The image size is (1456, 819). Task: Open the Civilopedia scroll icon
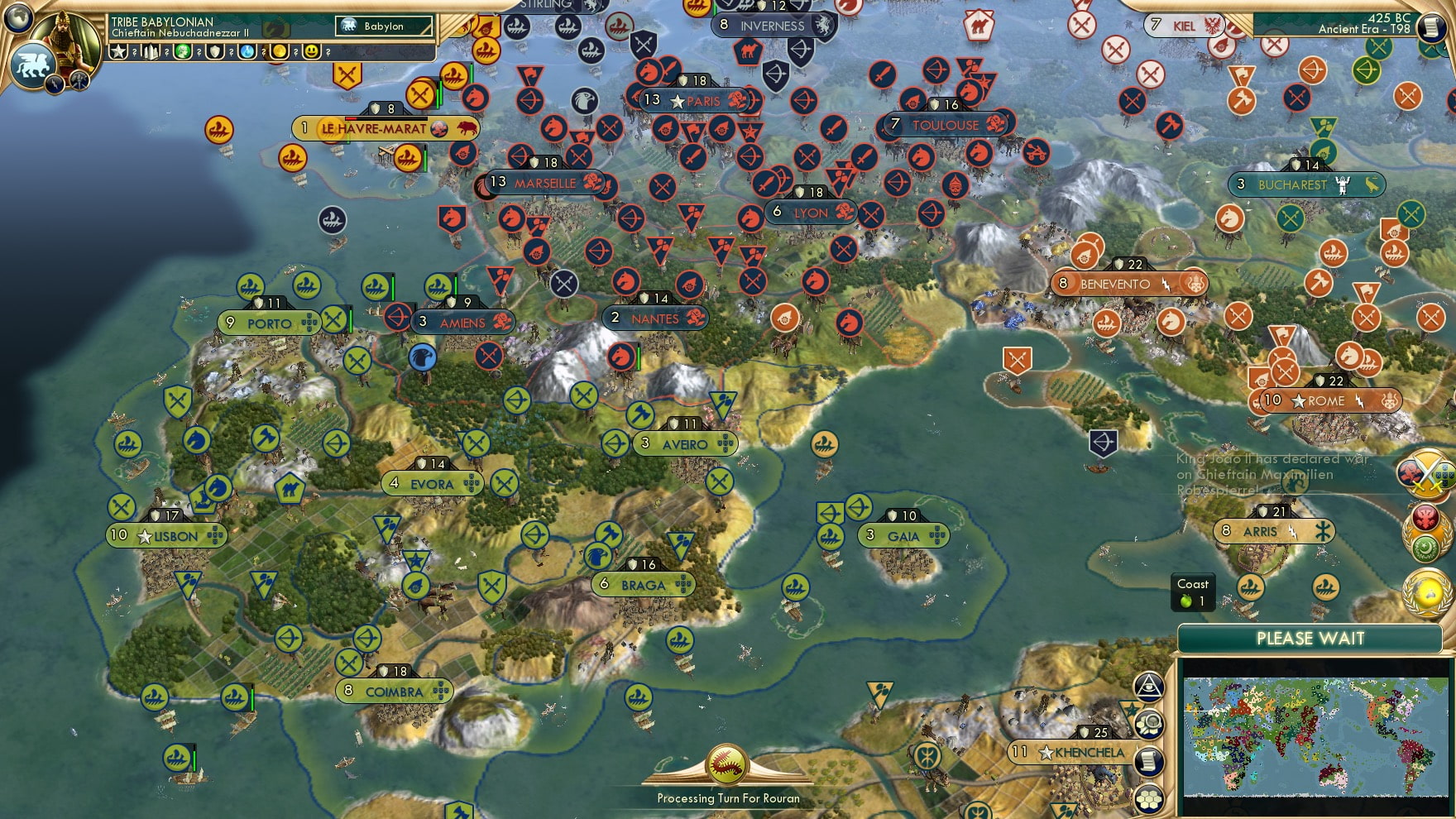[x=1148, y=760]
